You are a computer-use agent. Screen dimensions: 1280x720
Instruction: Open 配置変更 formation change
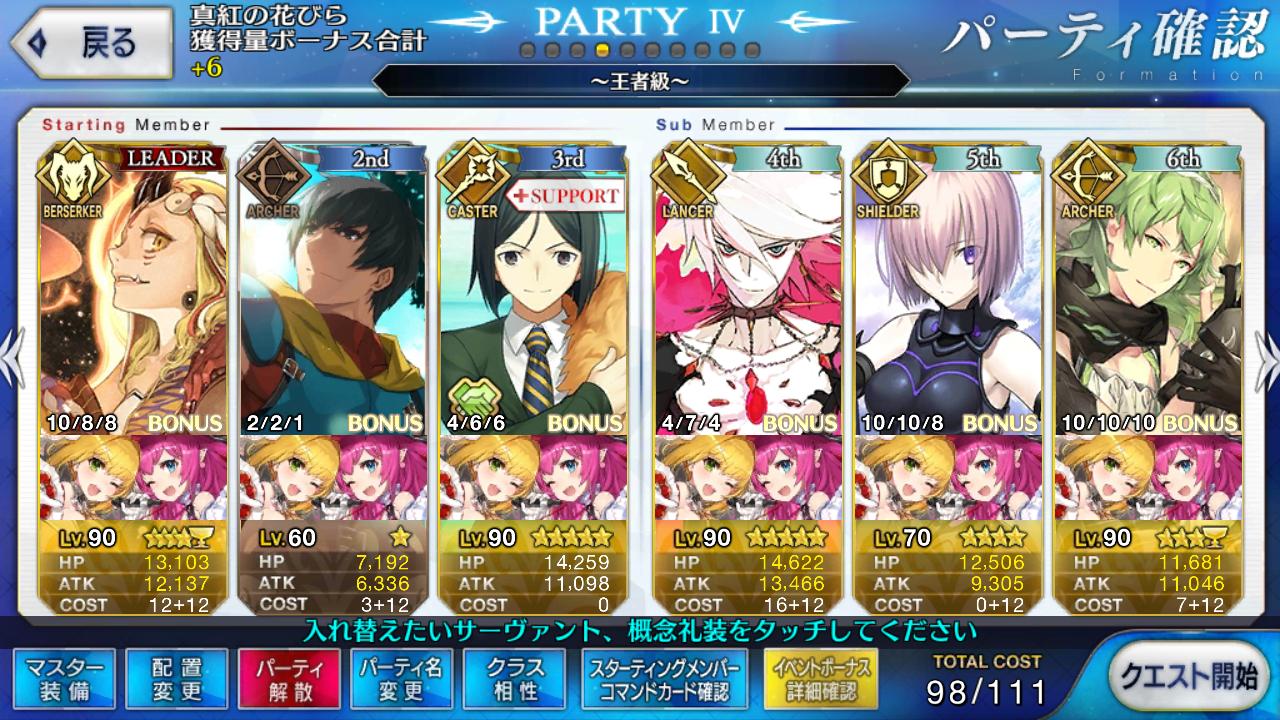(x=177, y=680)
